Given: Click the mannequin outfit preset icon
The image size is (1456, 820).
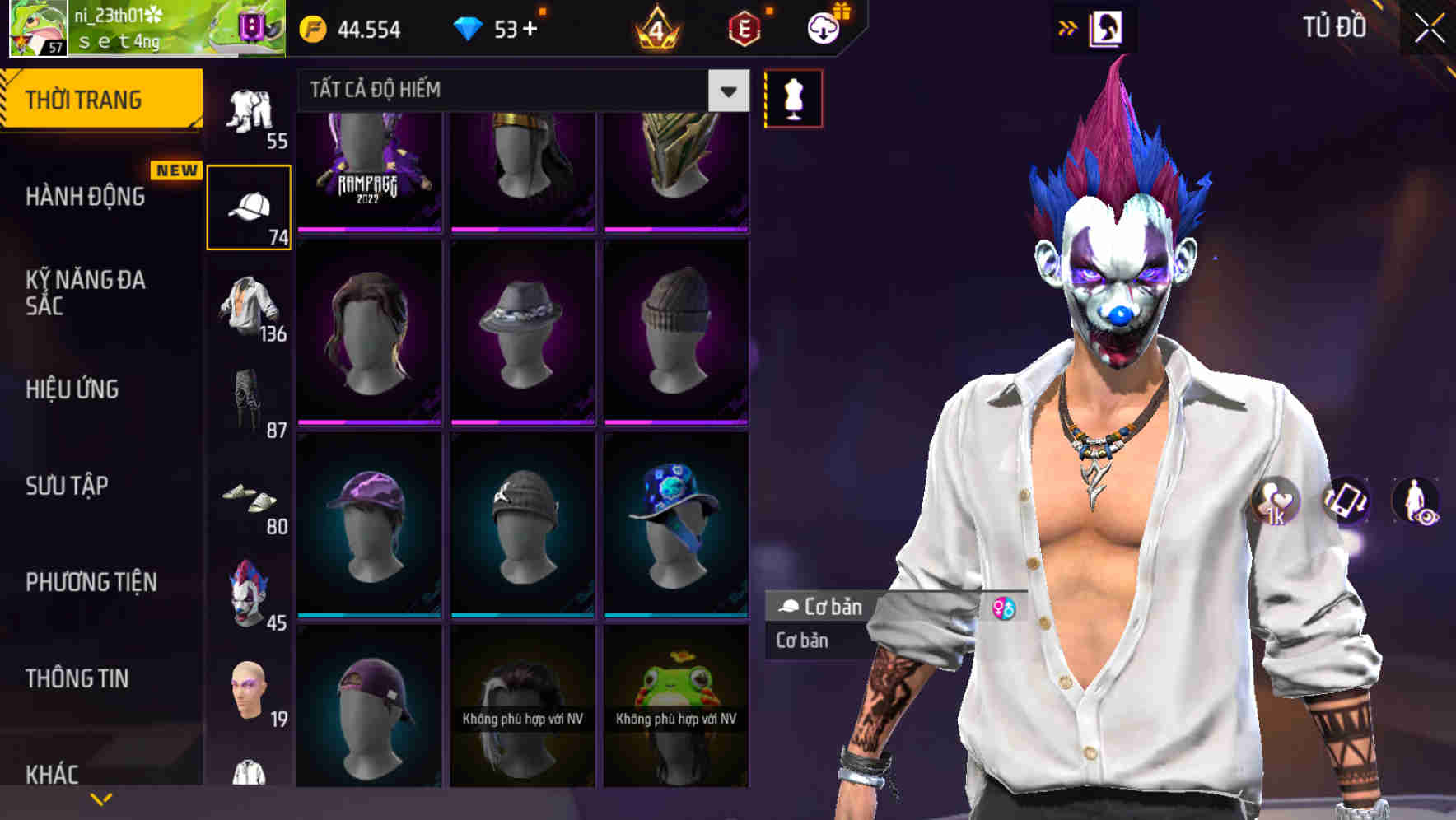Looking at the screenshot, I should tap(792, 97).
